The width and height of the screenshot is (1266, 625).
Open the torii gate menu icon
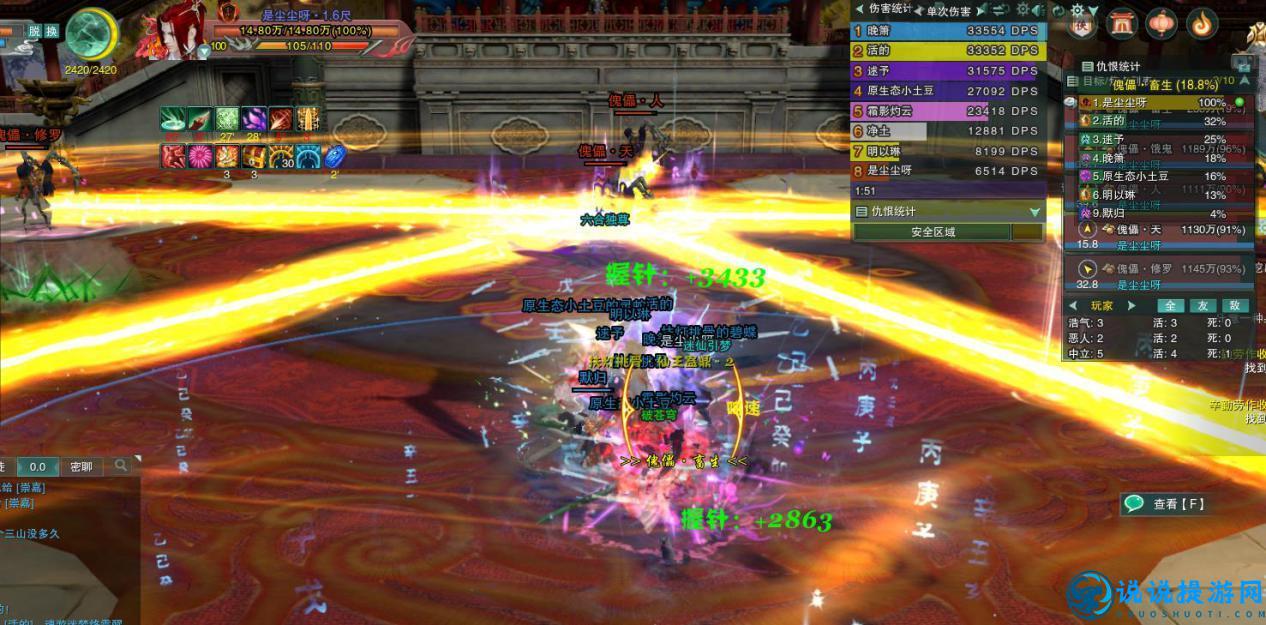1121,23
